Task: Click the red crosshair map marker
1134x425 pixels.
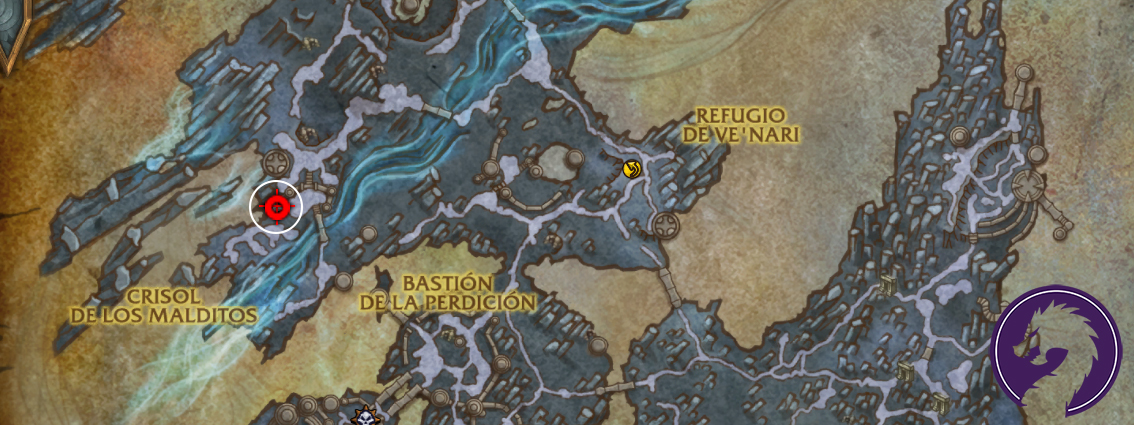Action: [276, 207]
